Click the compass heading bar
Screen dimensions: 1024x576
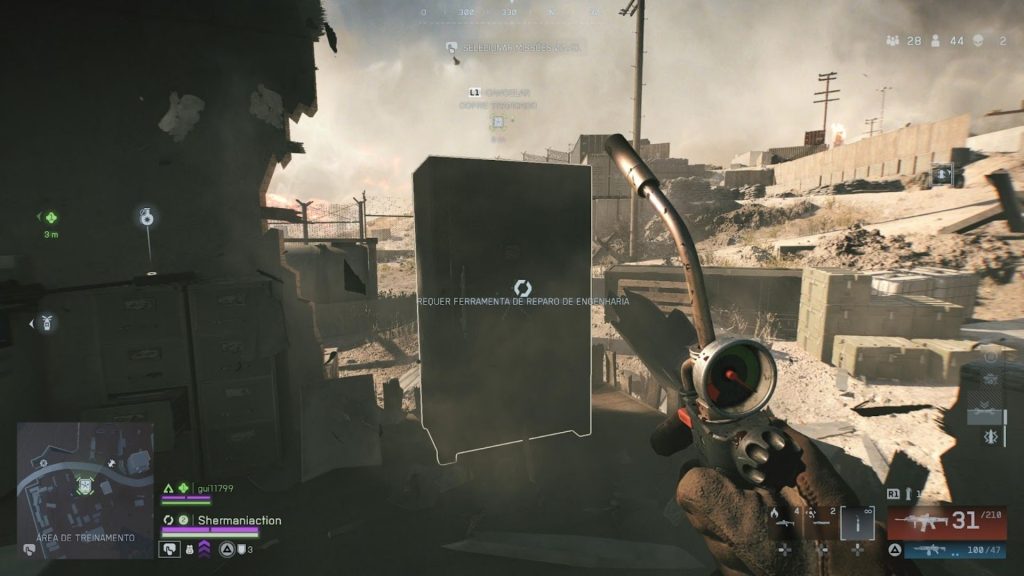(x=510, y=13)
